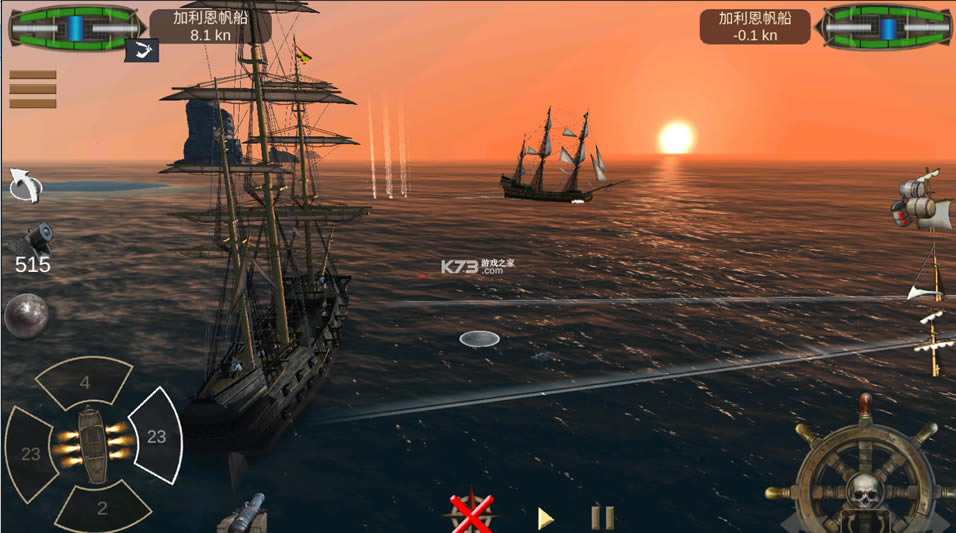Screen dimensions: 956x533
Task: Select the single triangular sail setting
Action: click(x=927, y=276)
